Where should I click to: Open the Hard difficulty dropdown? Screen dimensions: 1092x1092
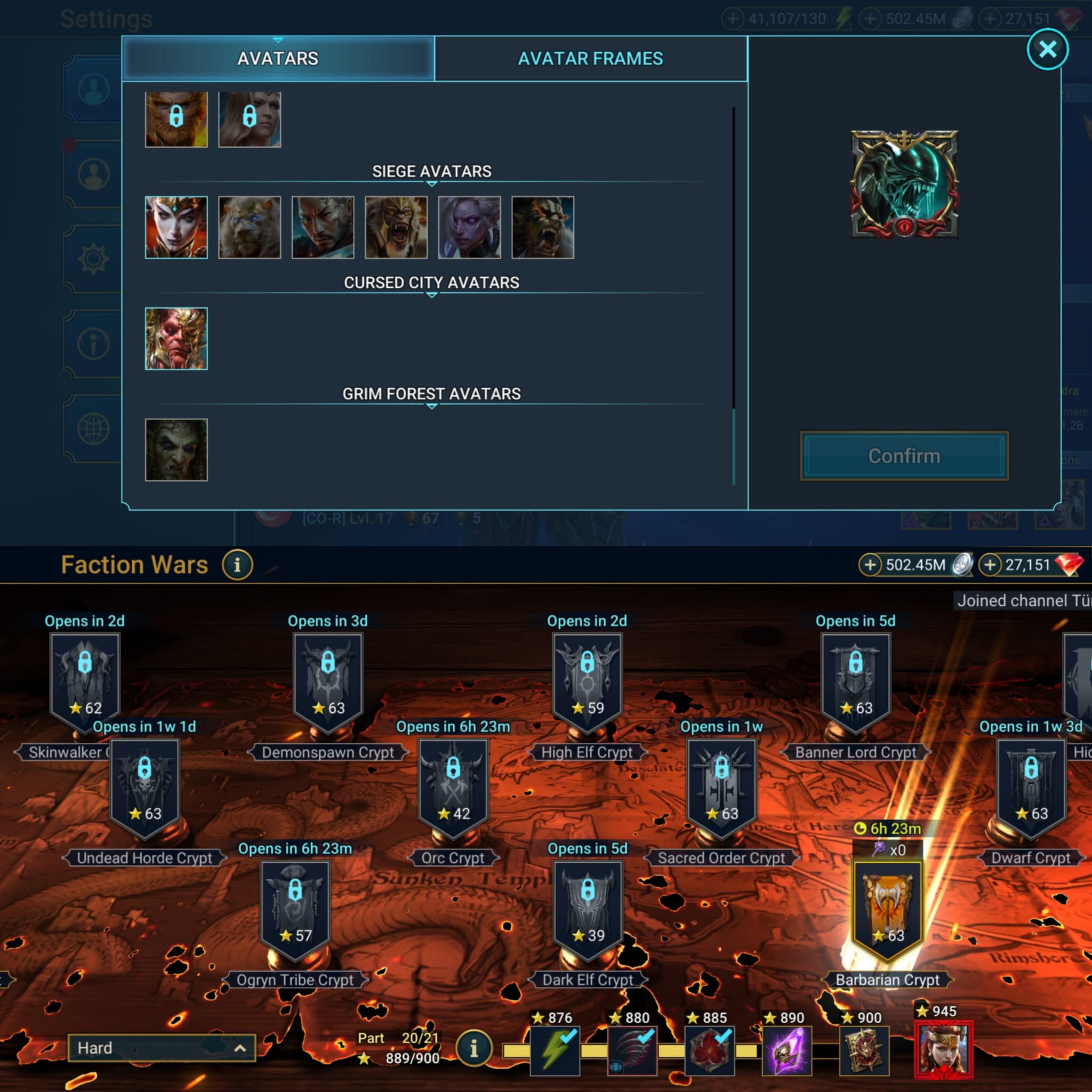pyautogui.click(x=161, y=1048)
